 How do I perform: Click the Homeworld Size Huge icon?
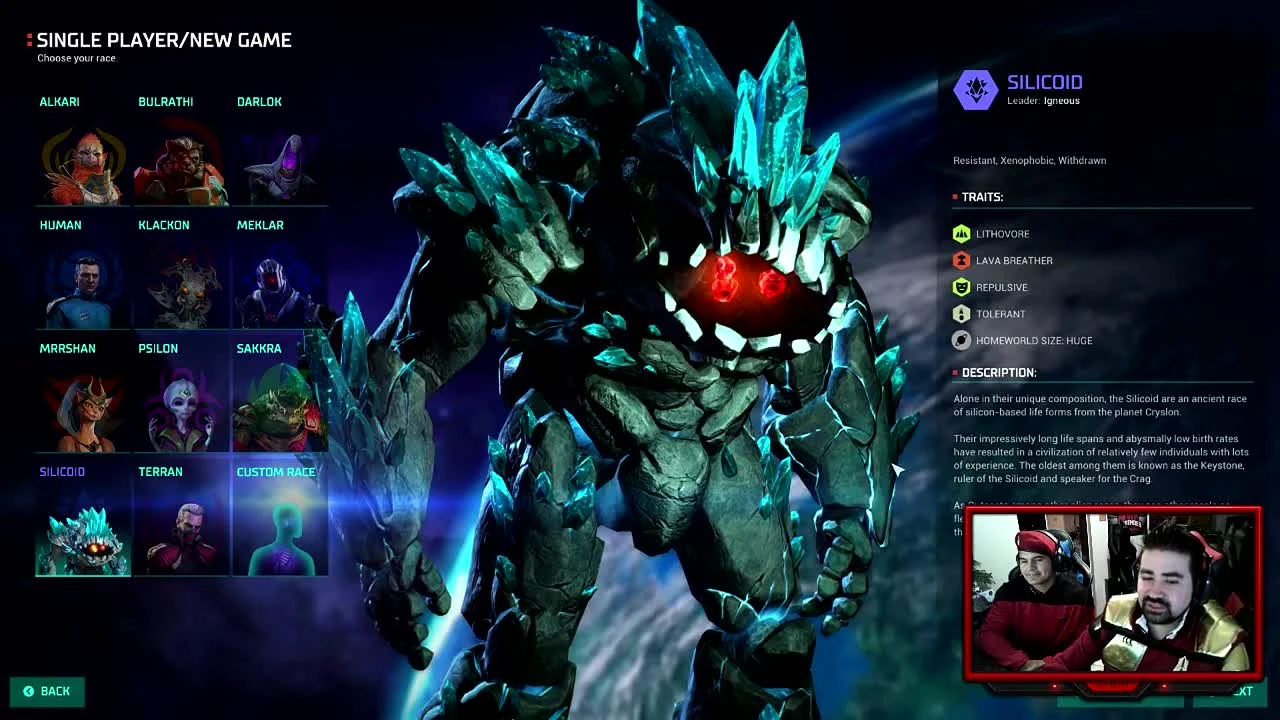[961, 340]
